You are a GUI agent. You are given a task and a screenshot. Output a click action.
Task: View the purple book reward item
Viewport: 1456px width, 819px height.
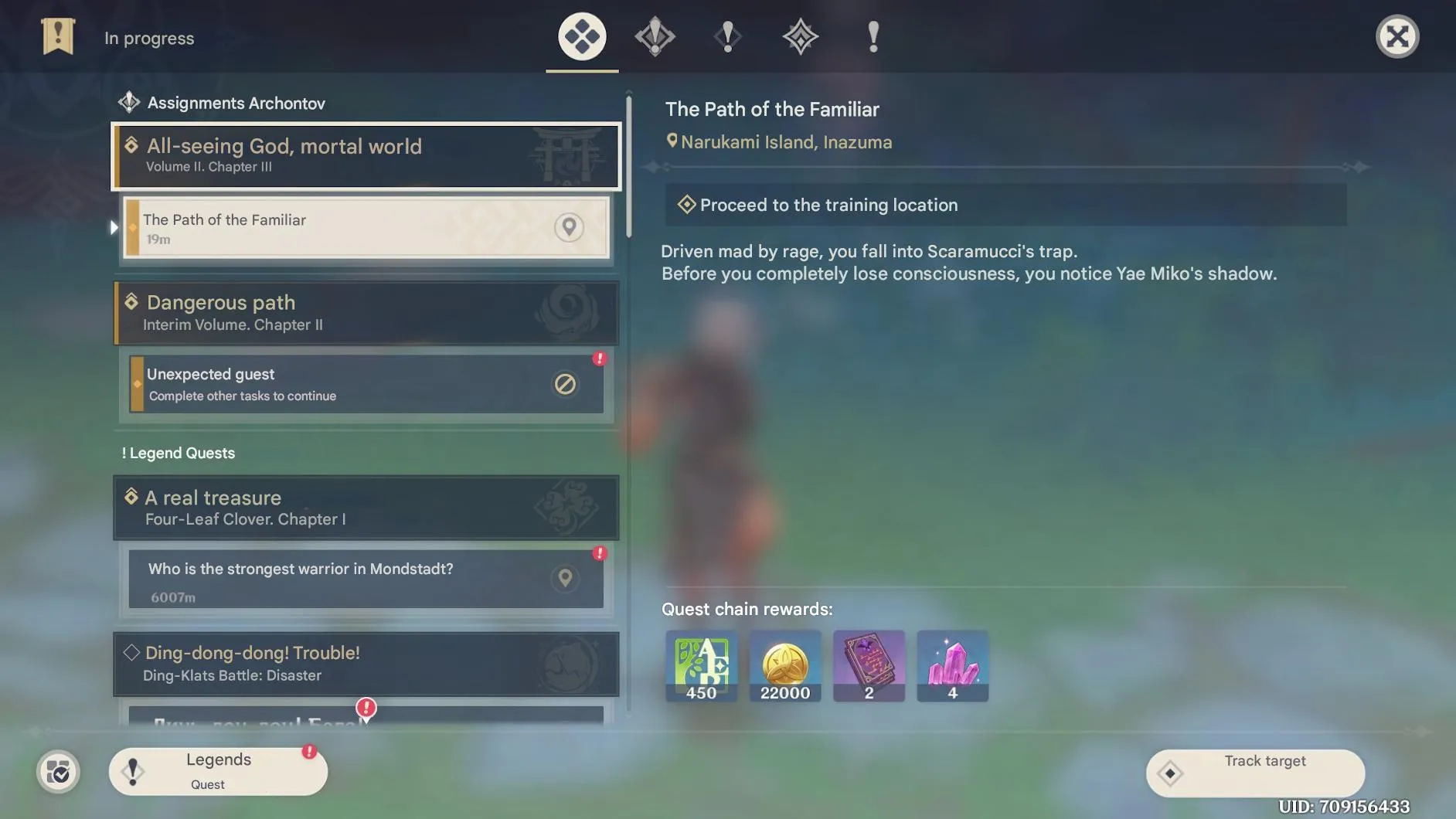tap(869, 665)
